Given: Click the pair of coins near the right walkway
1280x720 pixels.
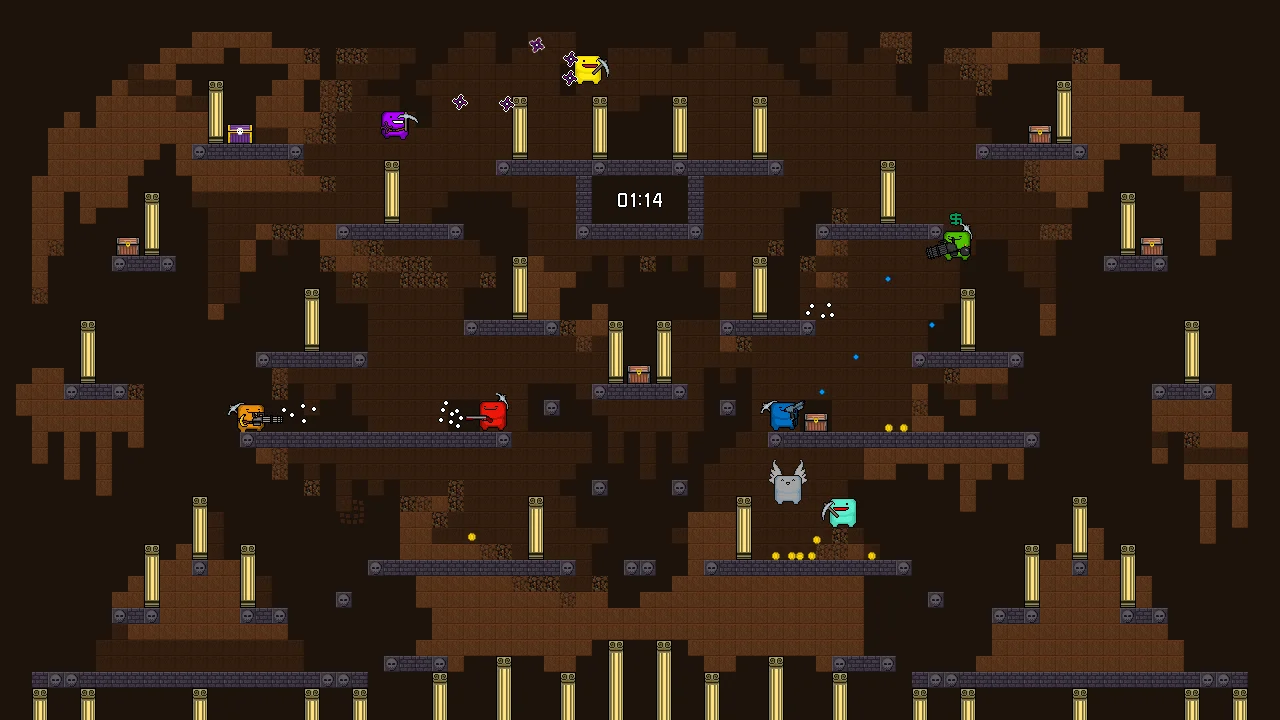Looking at the screenshot, I should [x=895, y=427].
